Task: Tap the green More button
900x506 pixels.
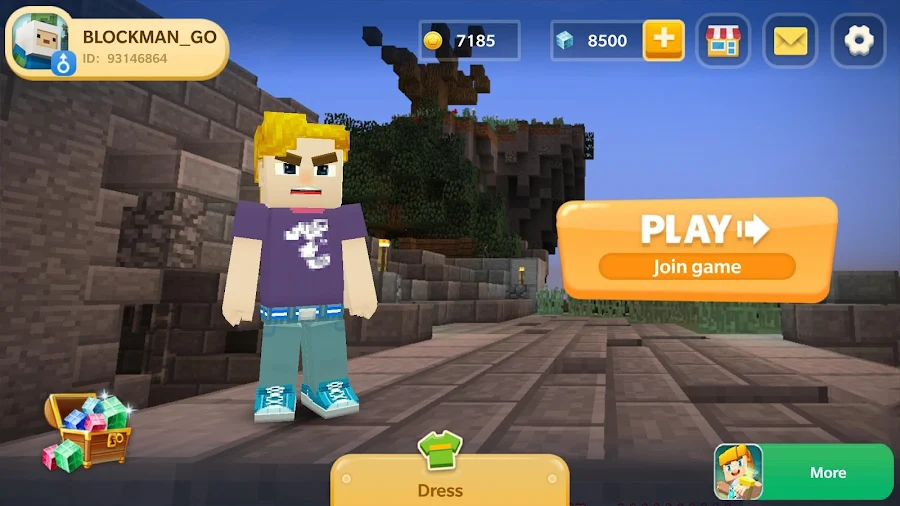Action: (805, 472)
